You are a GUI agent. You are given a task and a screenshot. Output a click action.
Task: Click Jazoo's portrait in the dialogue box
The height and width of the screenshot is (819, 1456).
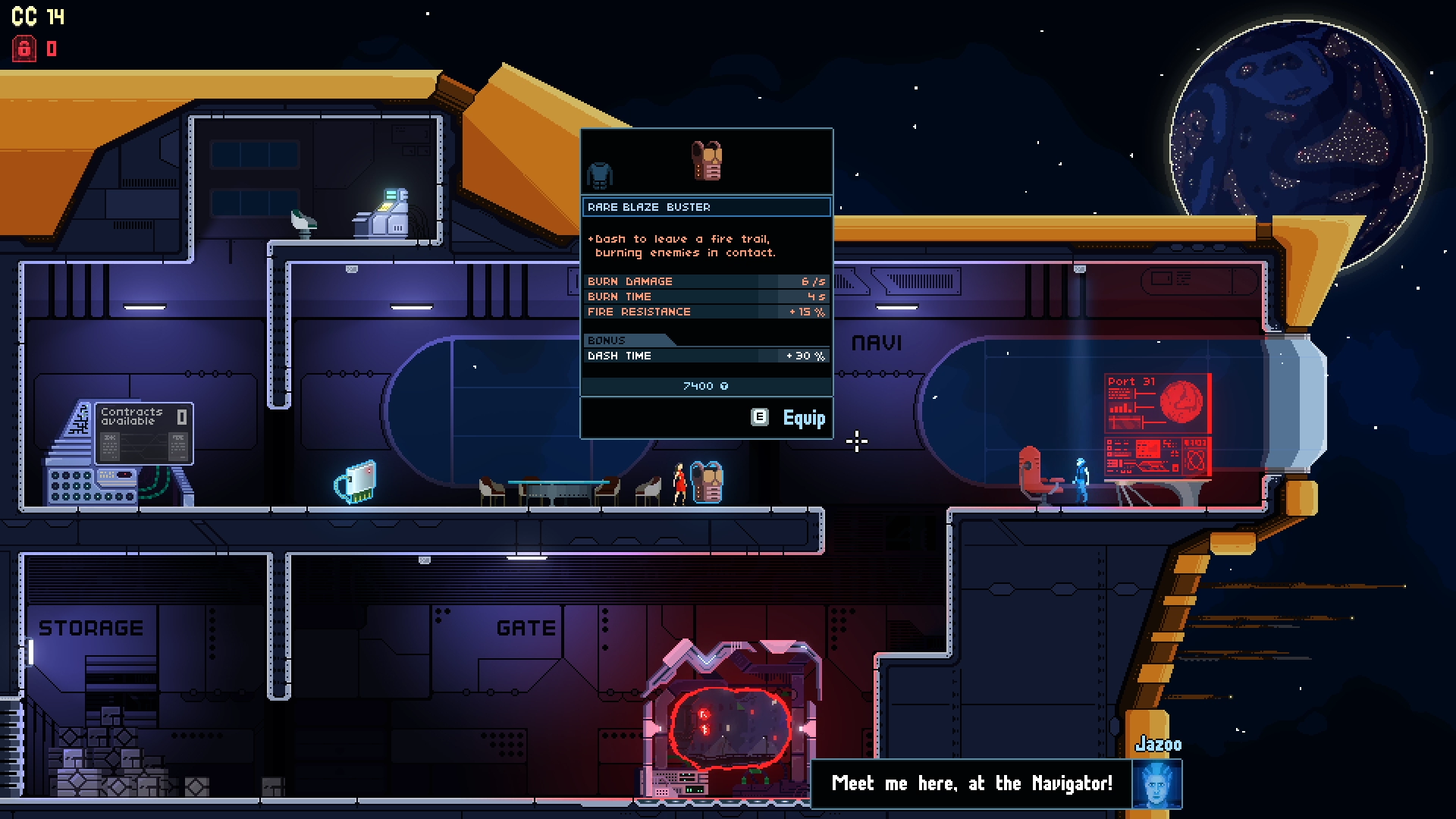tap(1156, 784)
